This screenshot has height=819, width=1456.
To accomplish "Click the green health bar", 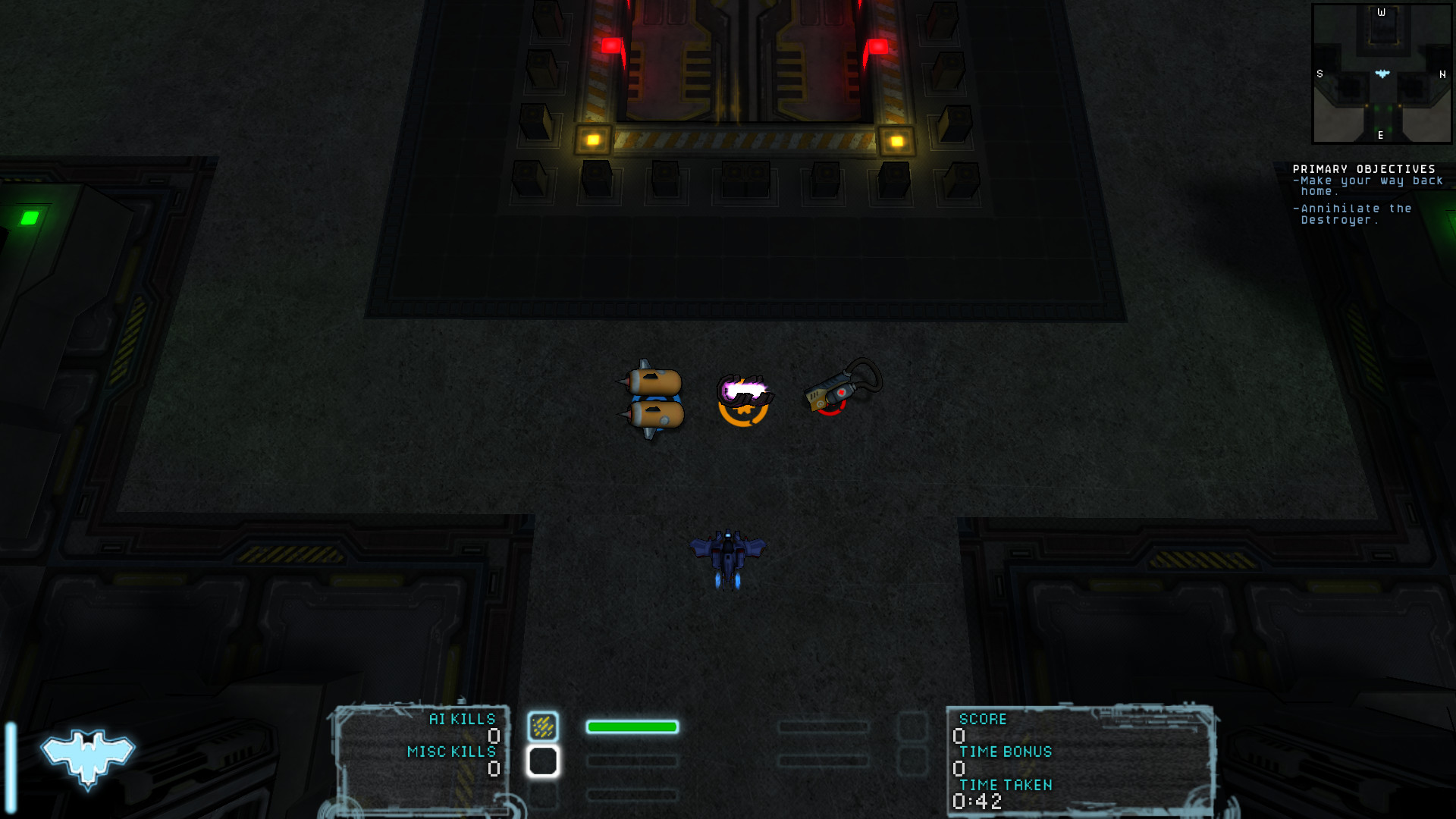I will [x=633, y=726].
